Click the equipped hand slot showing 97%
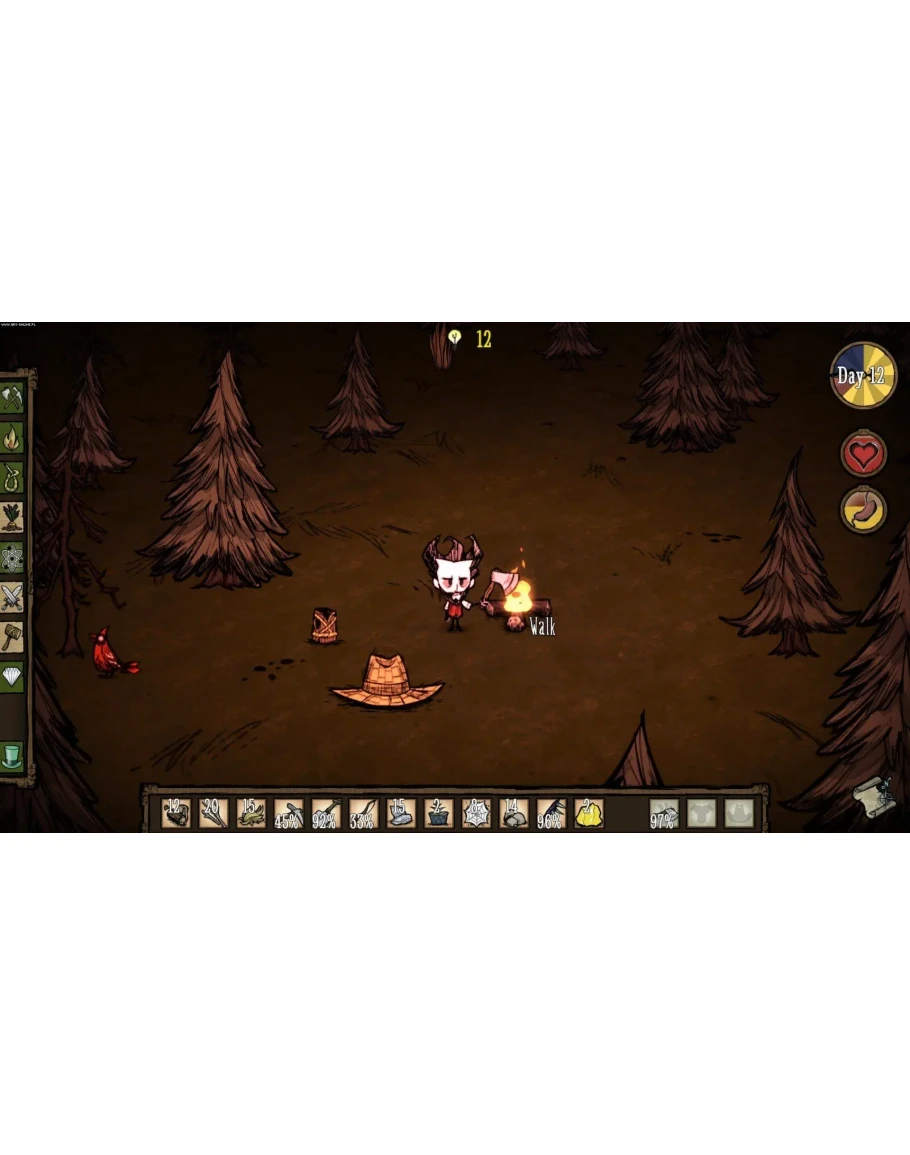This screenshot has width=910, height=1155. pos(664,813)
